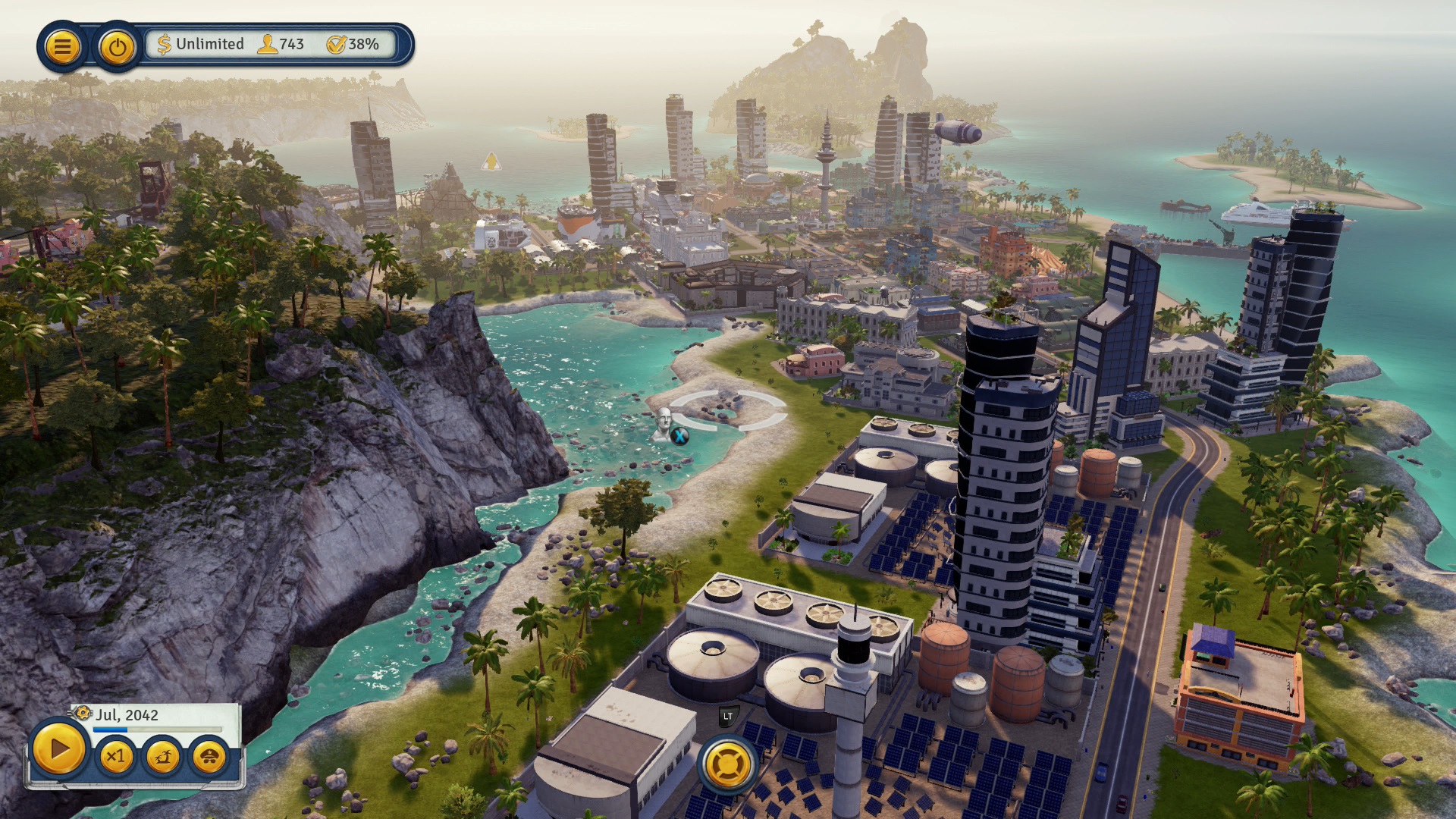Image resolution: width=1456 pixels, height=819 pixels.
Task: Resume time with the play button
Action: tap(58, 749)
